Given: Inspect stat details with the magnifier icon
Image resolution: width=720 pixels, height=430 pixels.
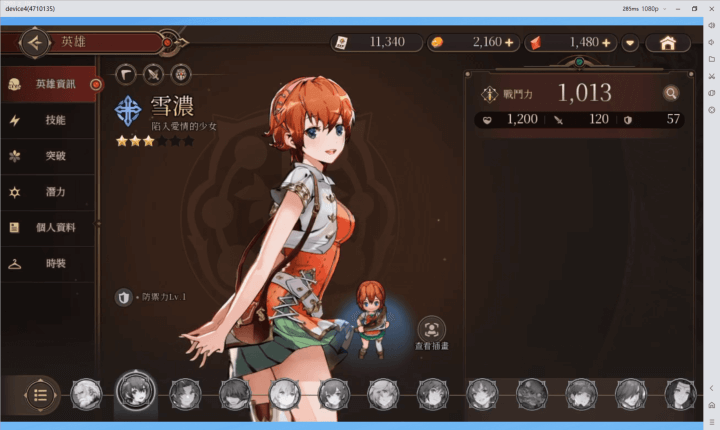Looking at the screenshot, I should [671, 94].
